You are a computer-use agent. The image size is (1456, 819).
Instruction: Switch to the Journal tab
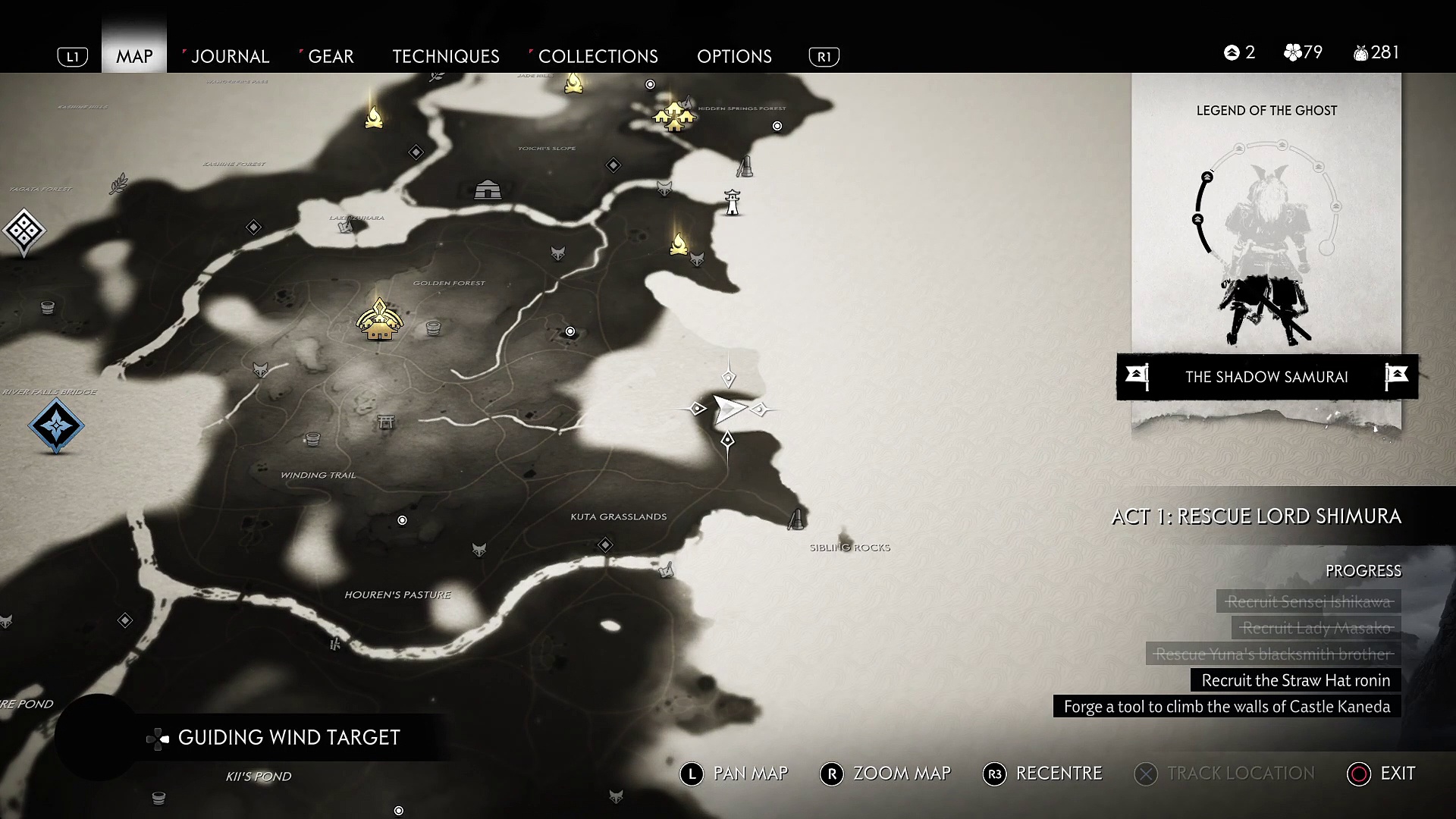pyautogui.click(x=229, y=56)
